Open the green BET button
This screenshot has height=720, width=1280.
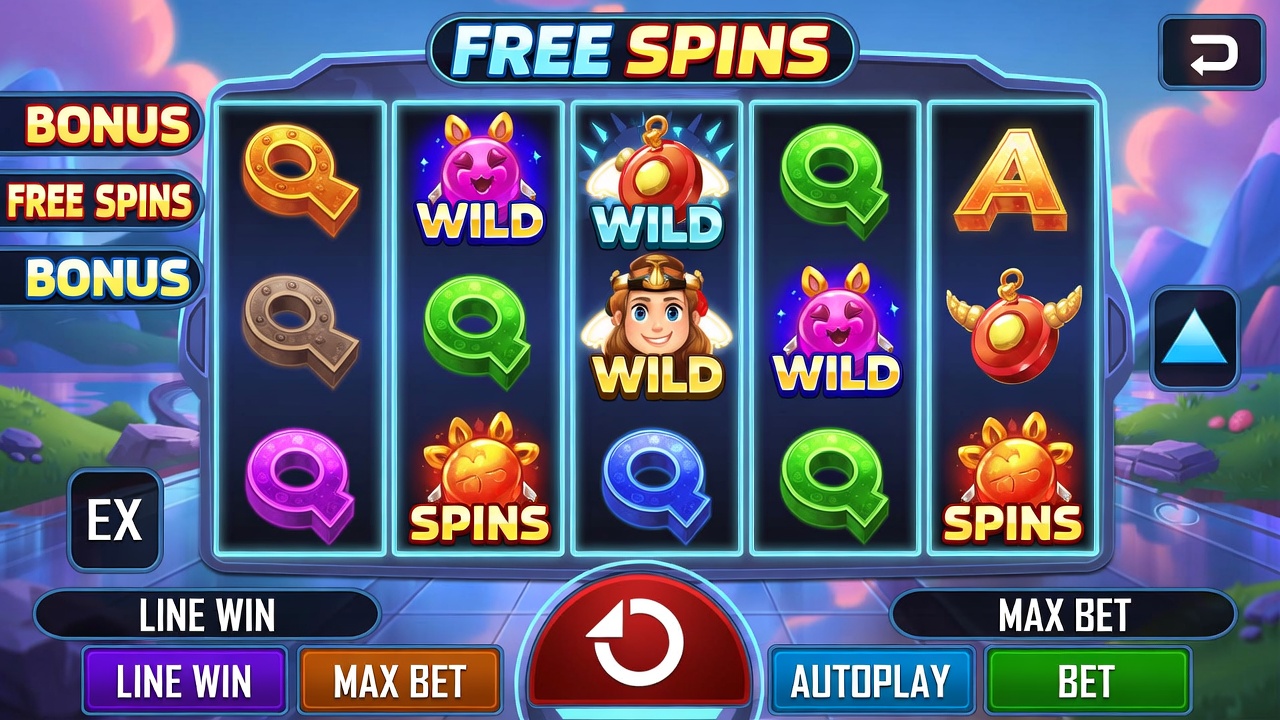tap(1088, 681)
